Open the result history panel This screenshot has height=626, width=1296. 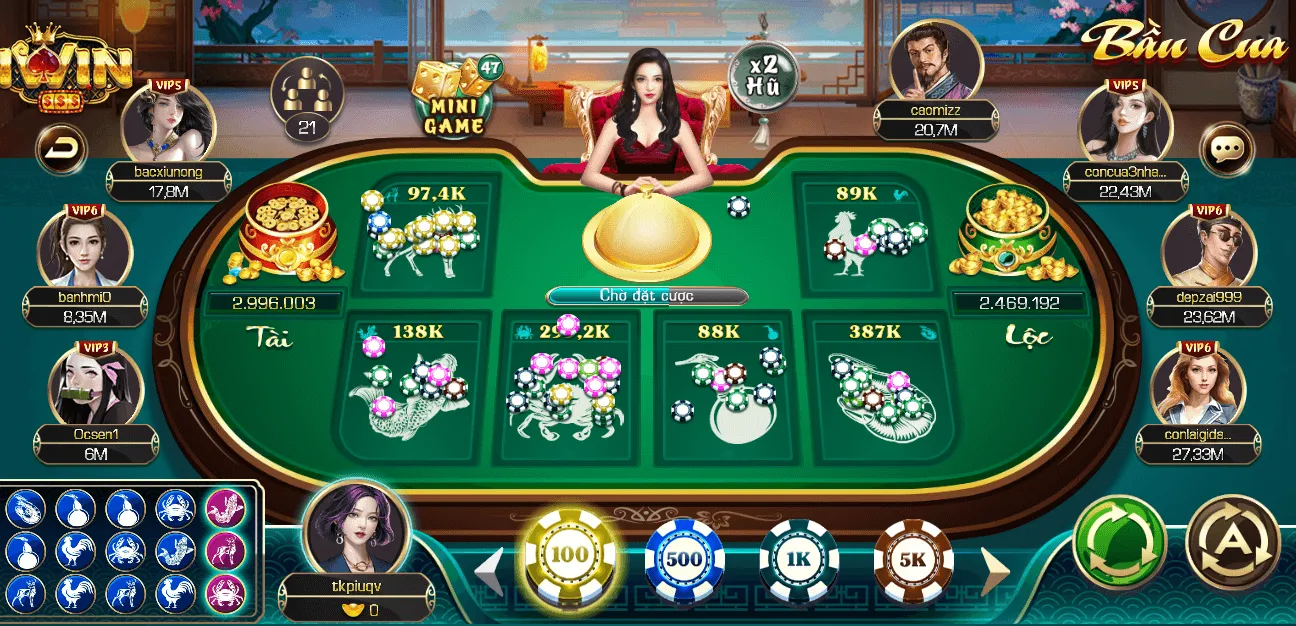[127, 550]
